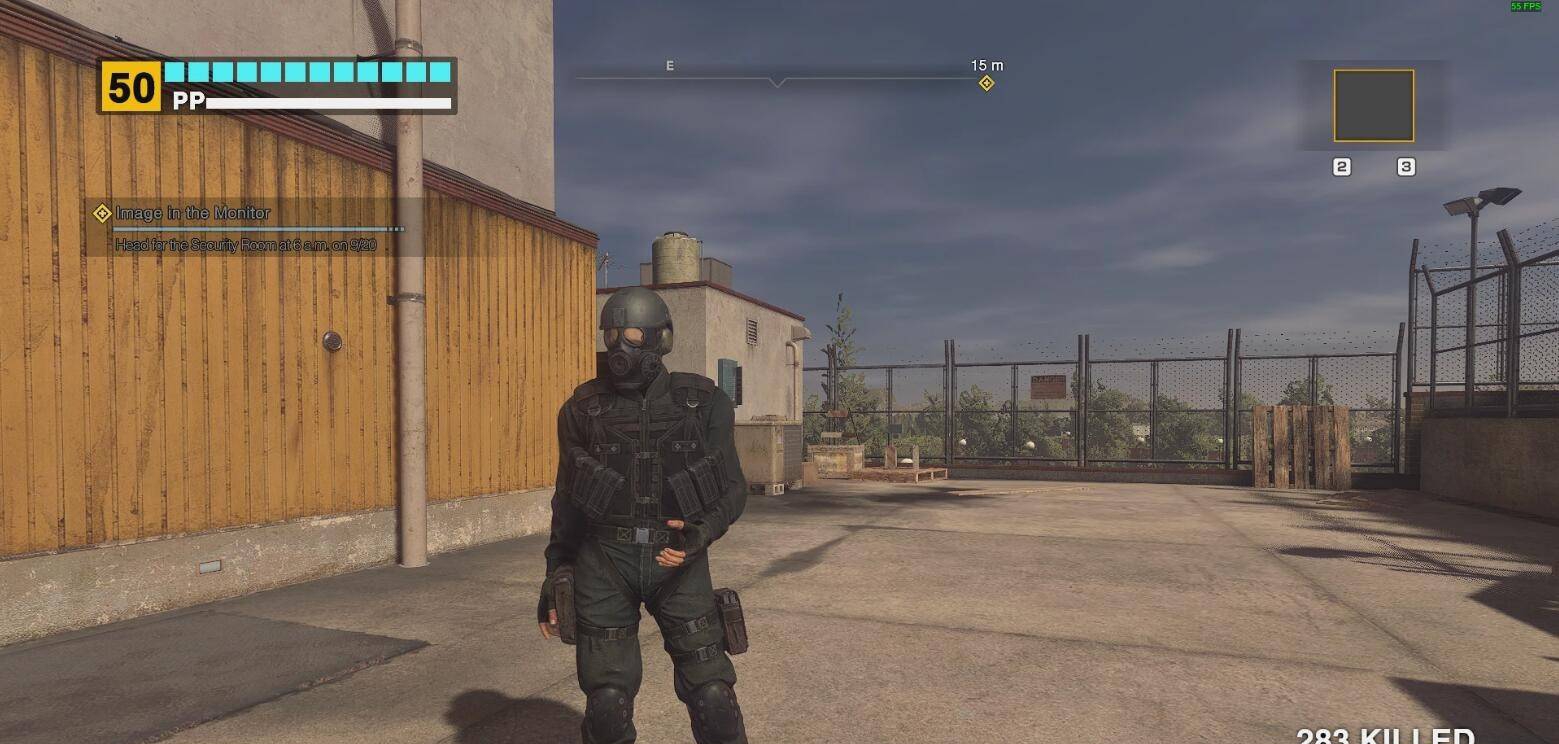Click the E direction letter on the compass
The width and height of the screenshot is (1559, 744).
pyautogui.click(x=669, y=65)
